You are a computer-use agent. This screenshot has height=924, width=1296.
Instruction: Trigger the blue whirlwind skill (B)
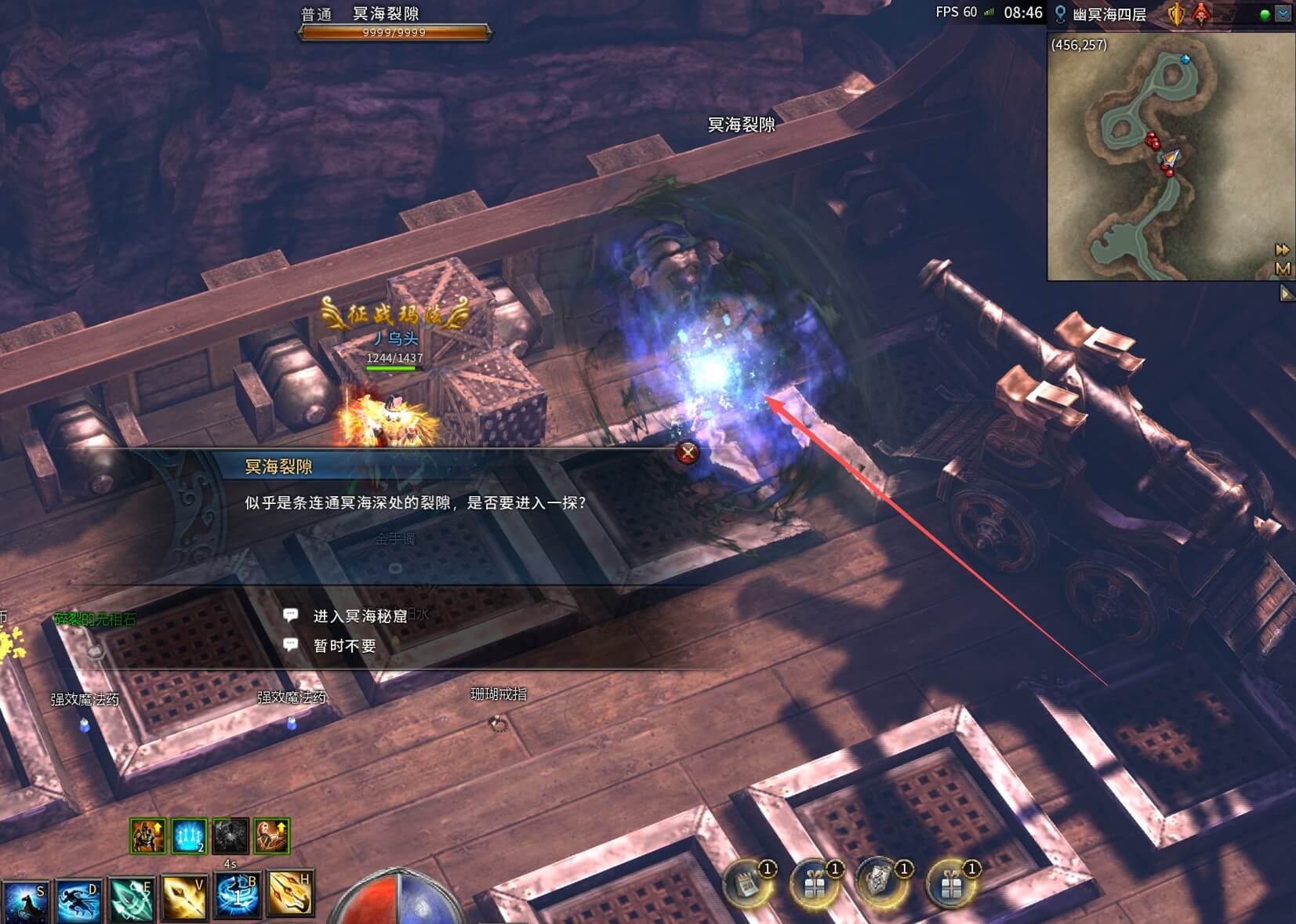pos(238,897)
